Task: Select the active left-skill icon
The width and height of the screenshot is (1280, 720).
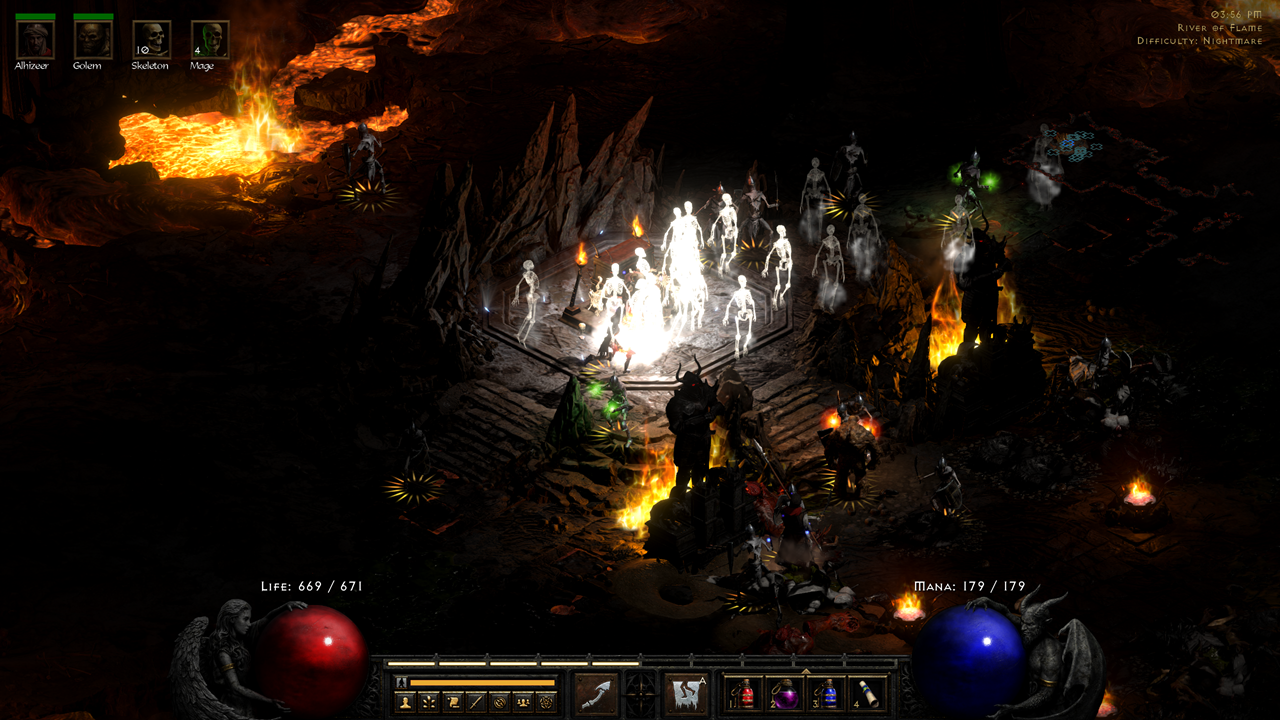Action: (595, 695)
